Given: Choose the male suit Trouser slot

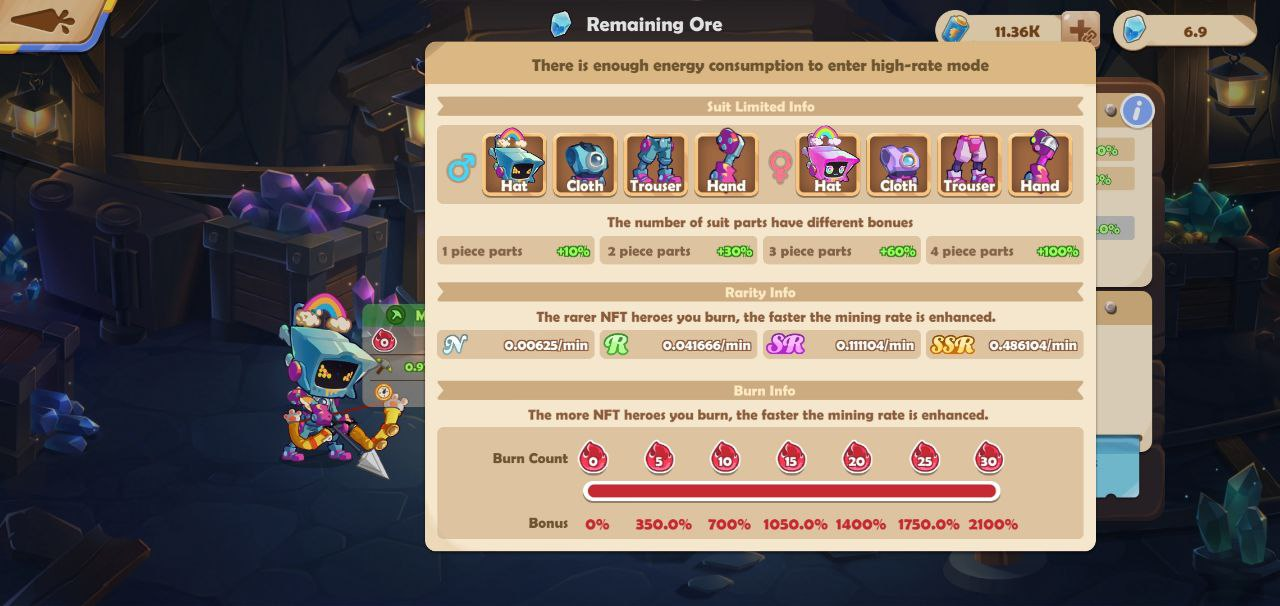Looking at the screenshot, I should tap(655, 164).
